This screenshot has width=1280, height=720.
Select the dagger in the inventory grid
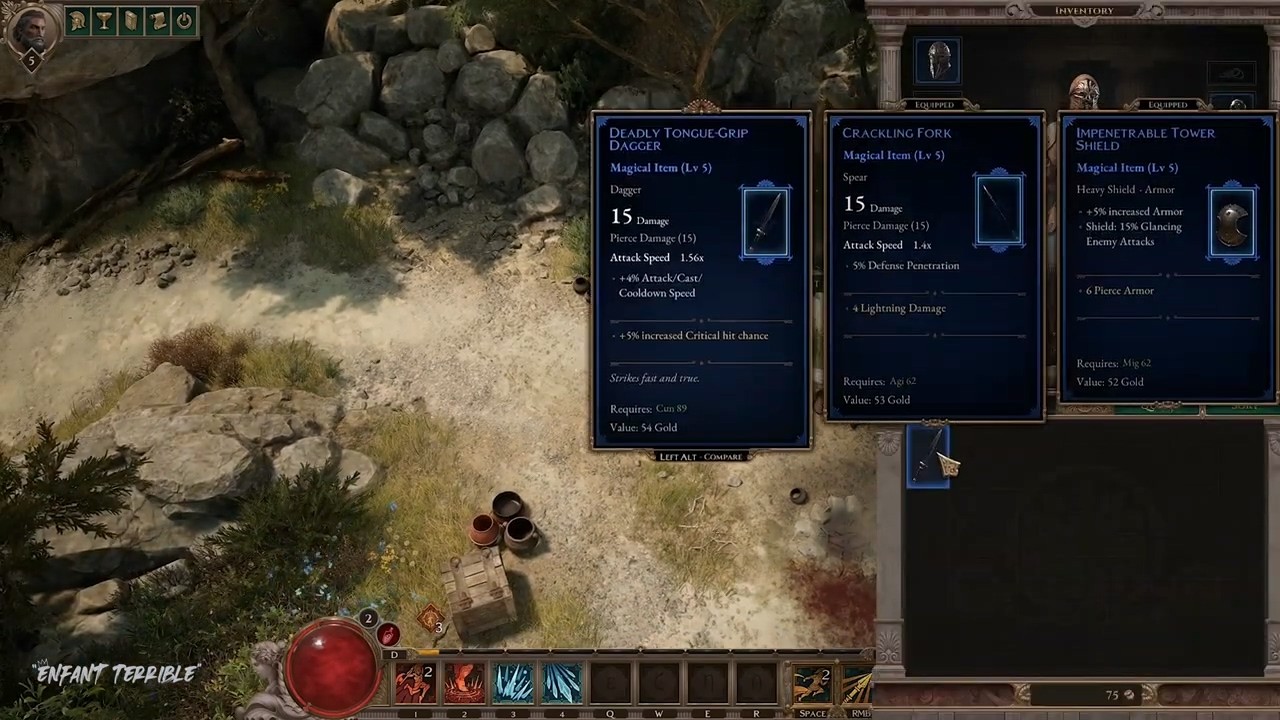928,456
